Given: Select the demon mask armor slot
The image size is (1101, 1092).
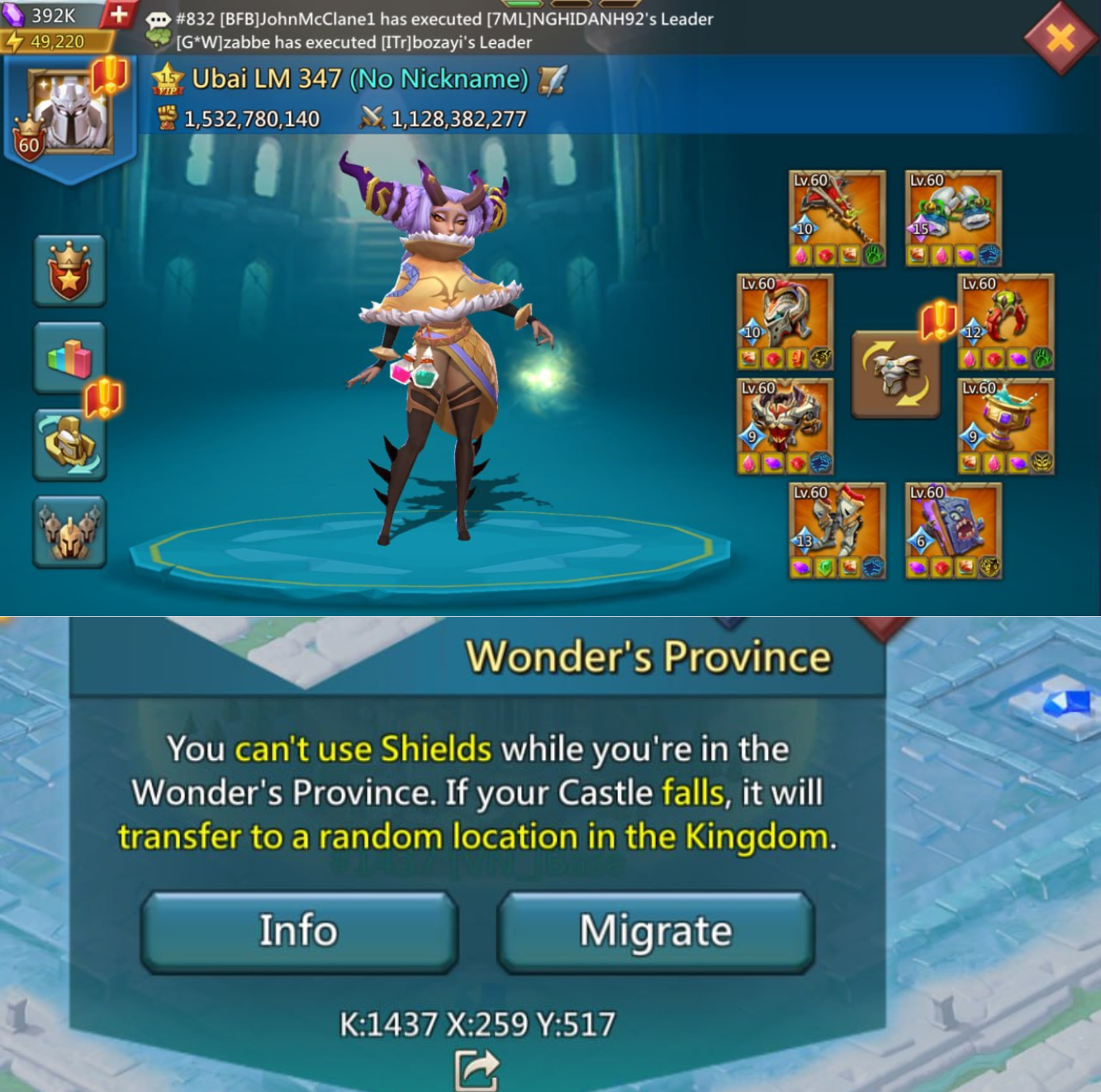Looking at the screenshot, I should click(785, 426).
